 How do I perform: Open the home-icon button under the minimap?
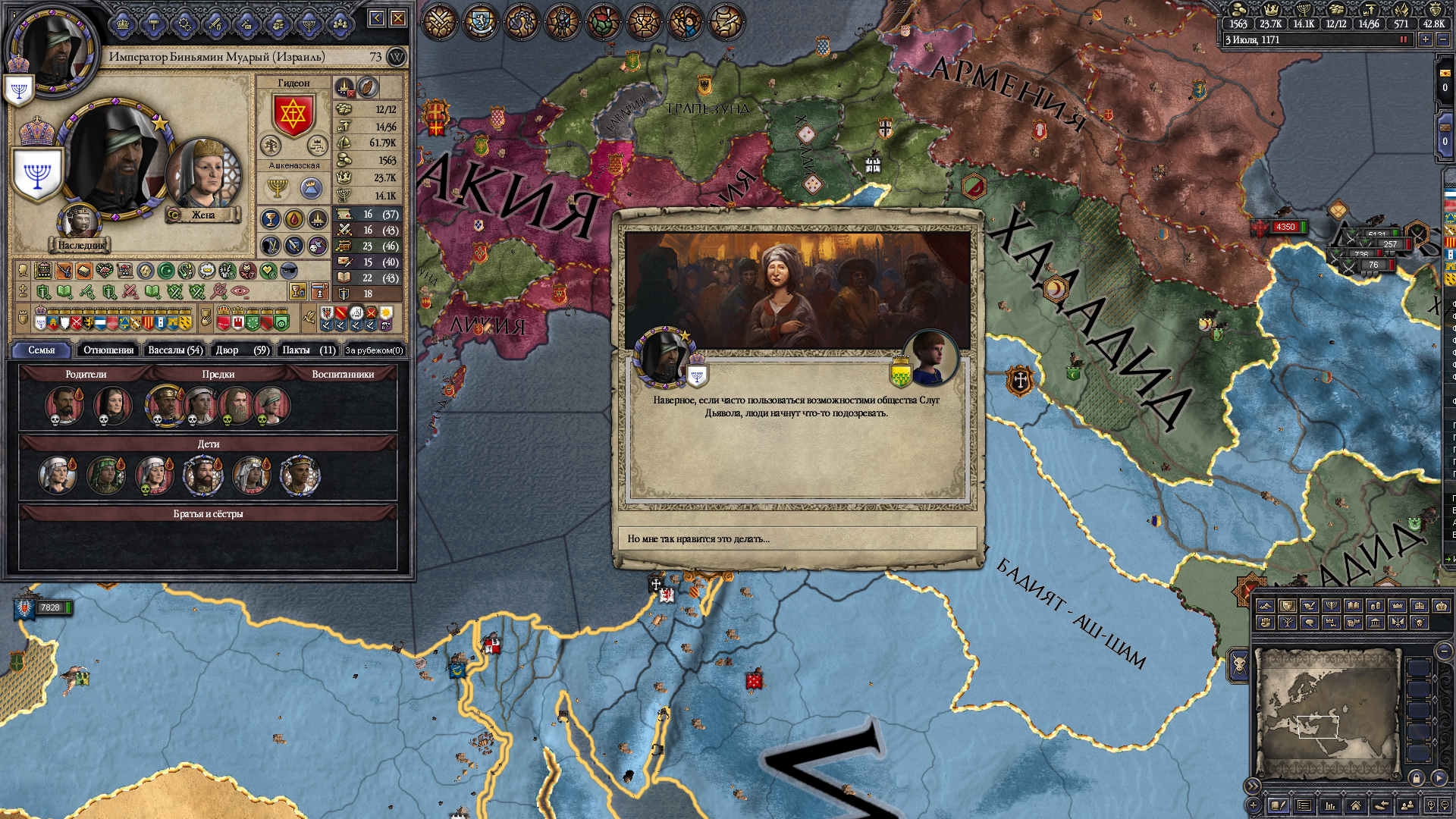[x=1355, y=805]
